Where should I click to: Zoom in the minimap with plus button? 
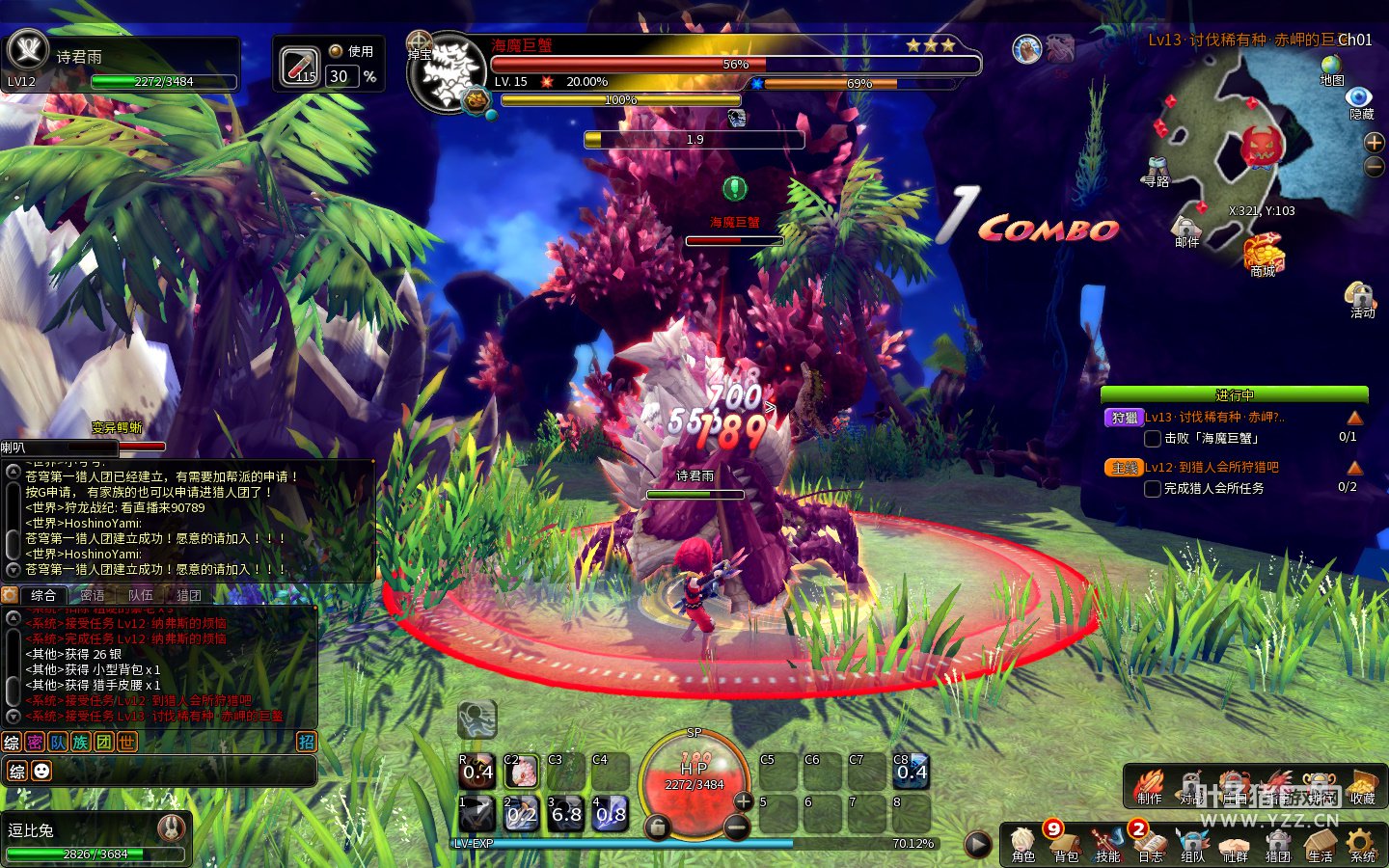click(x=1375, y=143)
